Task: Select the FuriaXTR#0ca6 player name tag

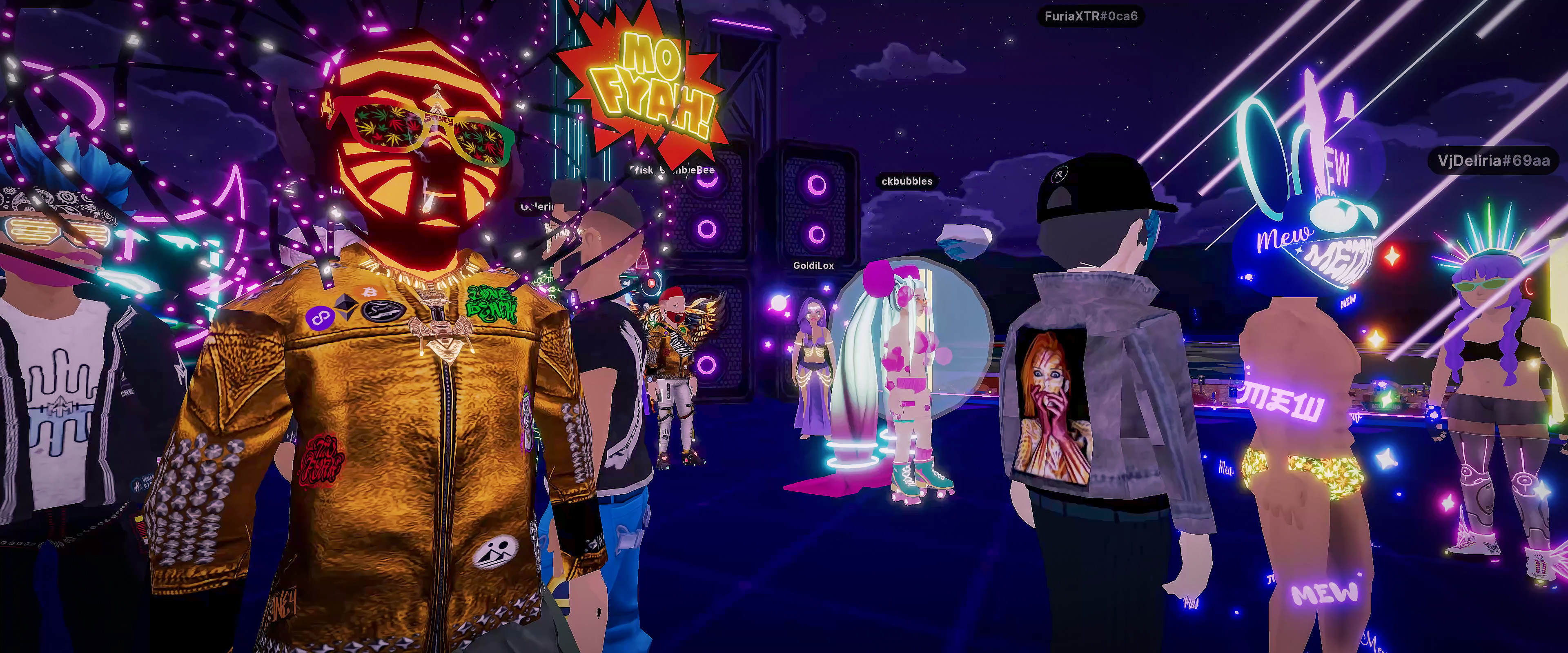Action: coord(1090,16)
